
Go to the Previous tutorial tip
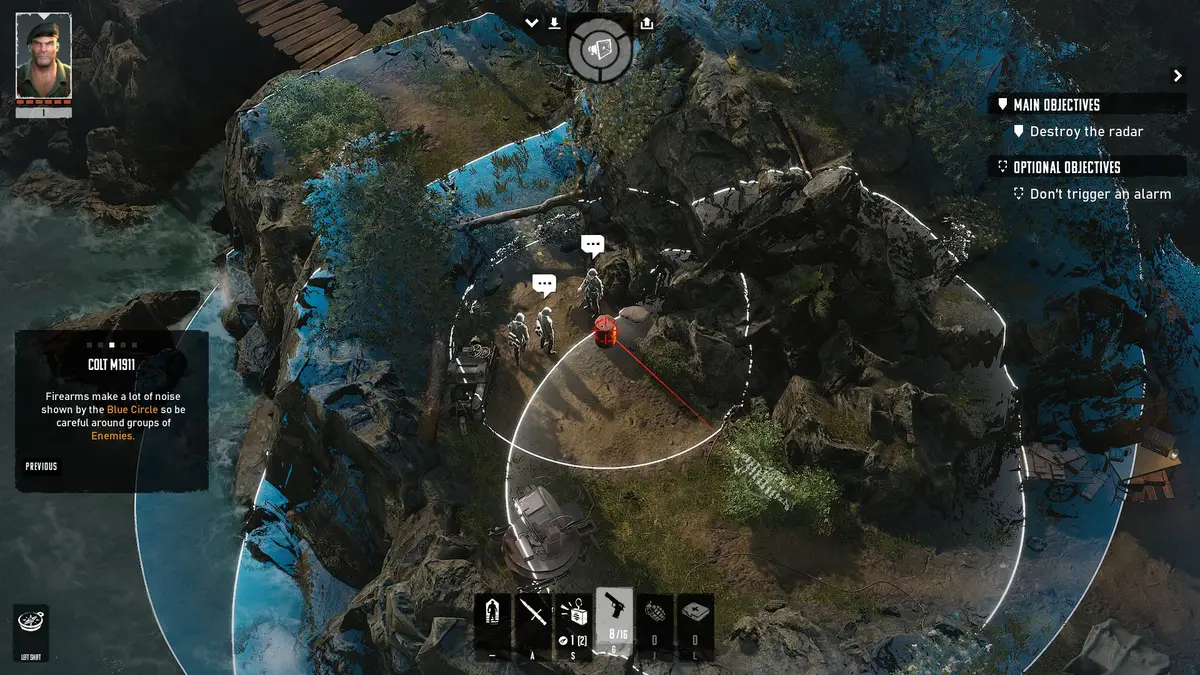point(42,466)
